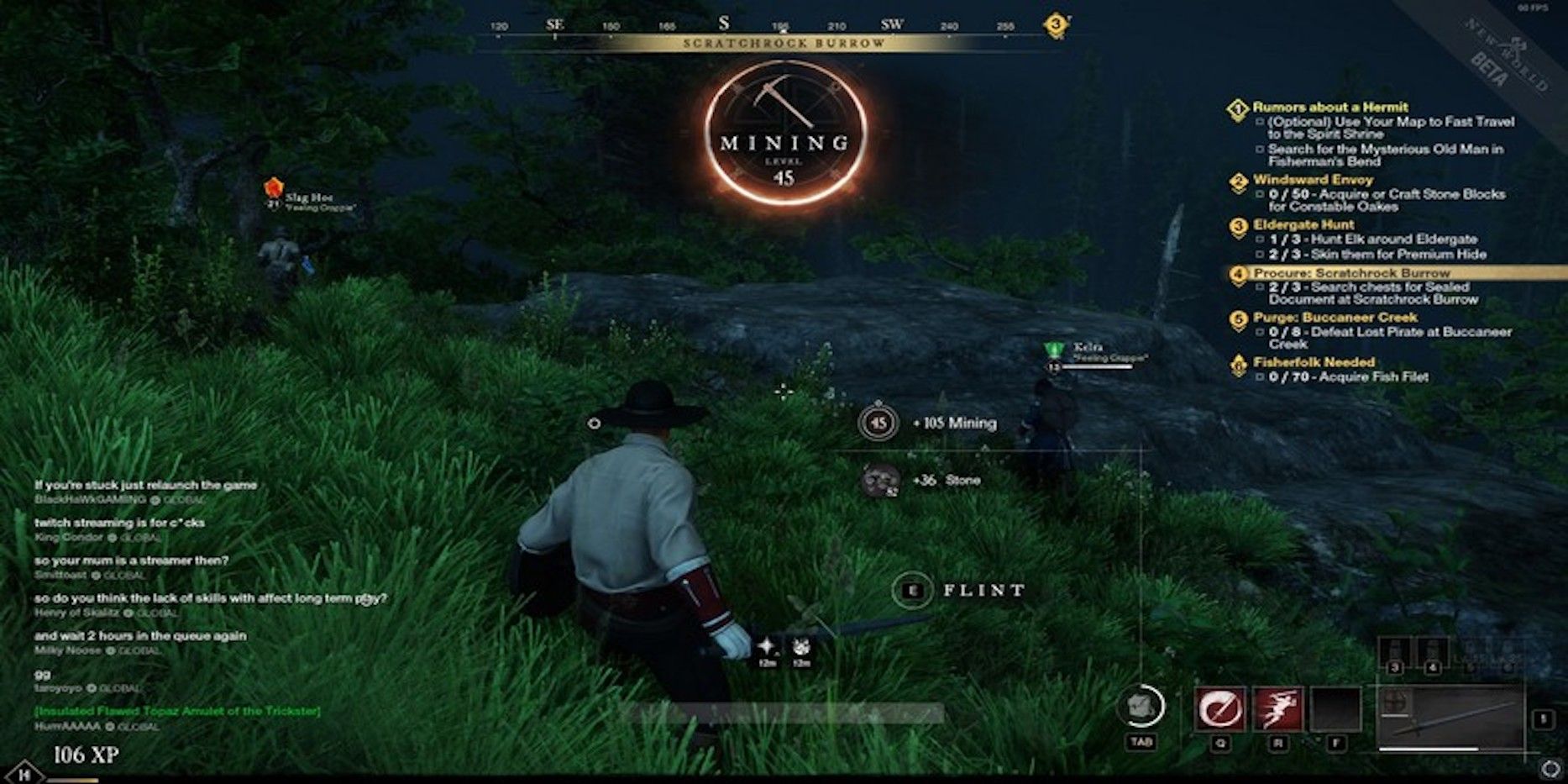Click the mining skill badge next to +105 Mining

[878, 423]
